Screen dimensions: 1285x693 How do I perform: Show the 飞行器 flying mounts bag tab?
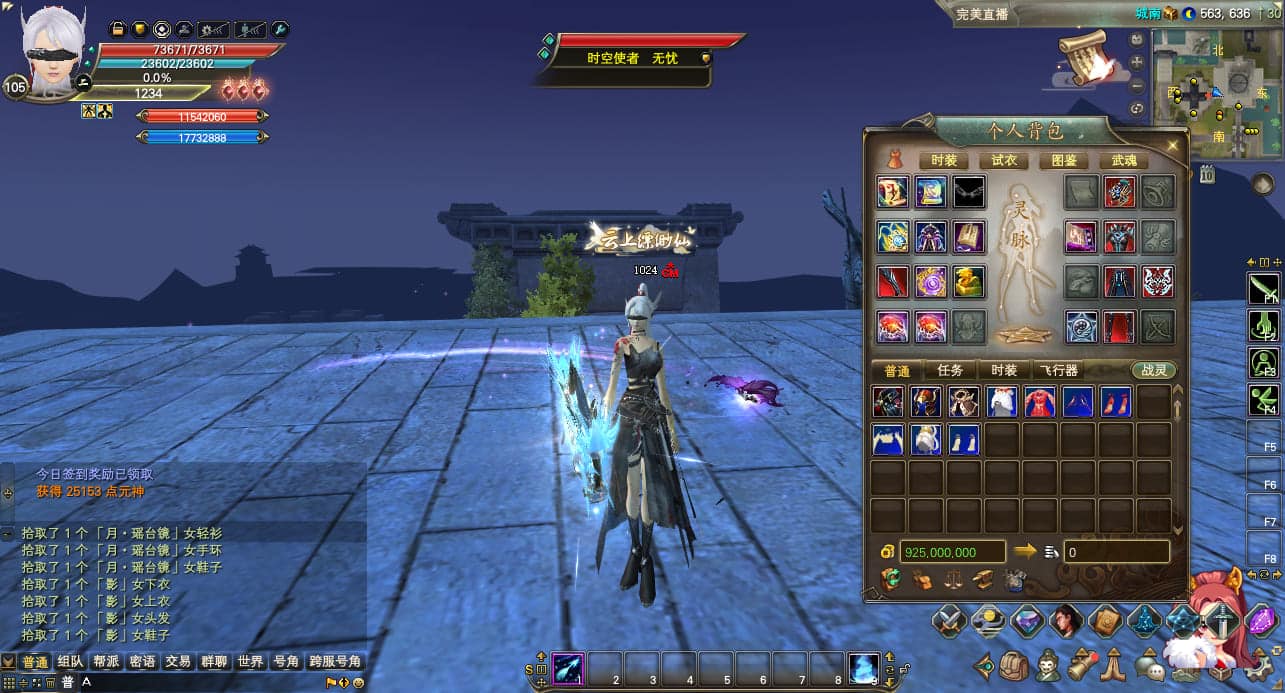point(1057,370)
